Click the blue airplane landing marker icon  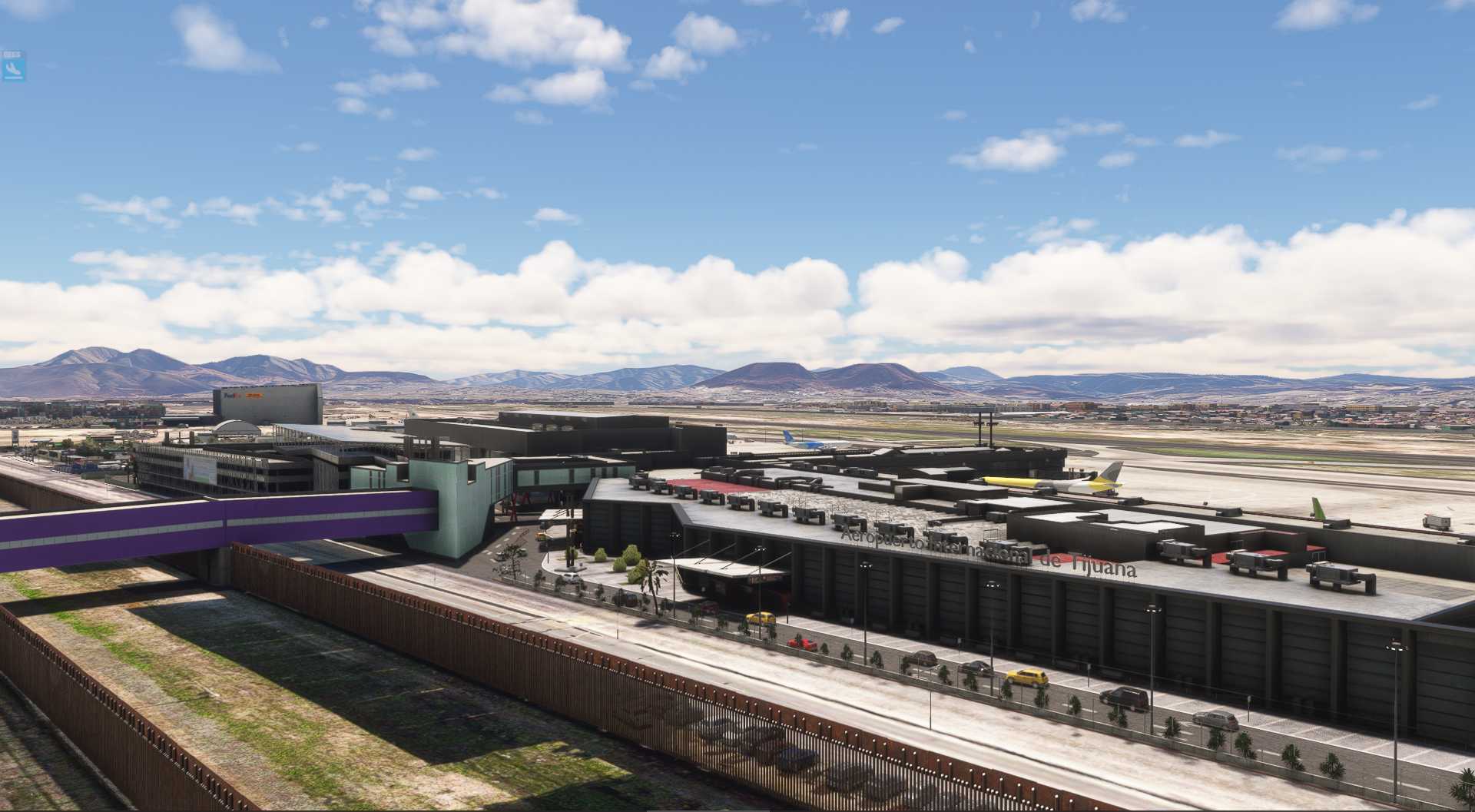[13, 68]
